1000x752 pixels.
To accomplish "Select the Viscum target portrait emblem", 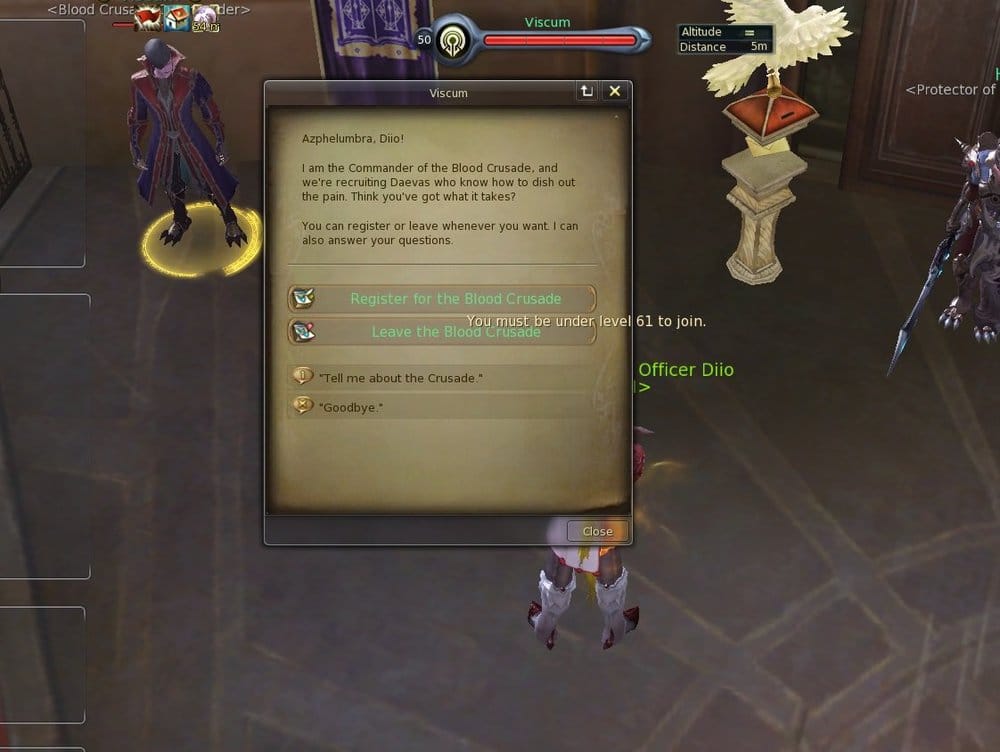I will click(454, 41).
